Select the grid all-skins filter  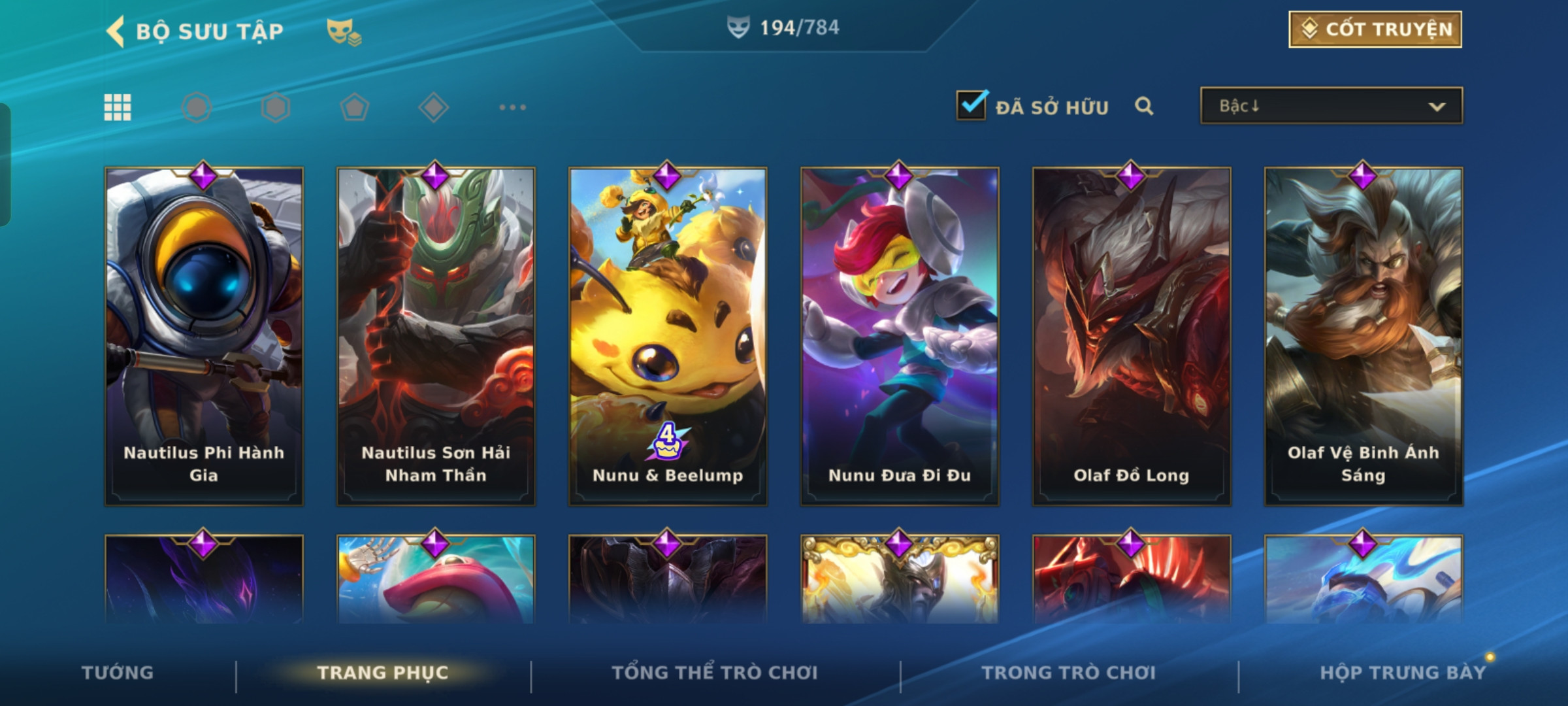coord(118,107)
